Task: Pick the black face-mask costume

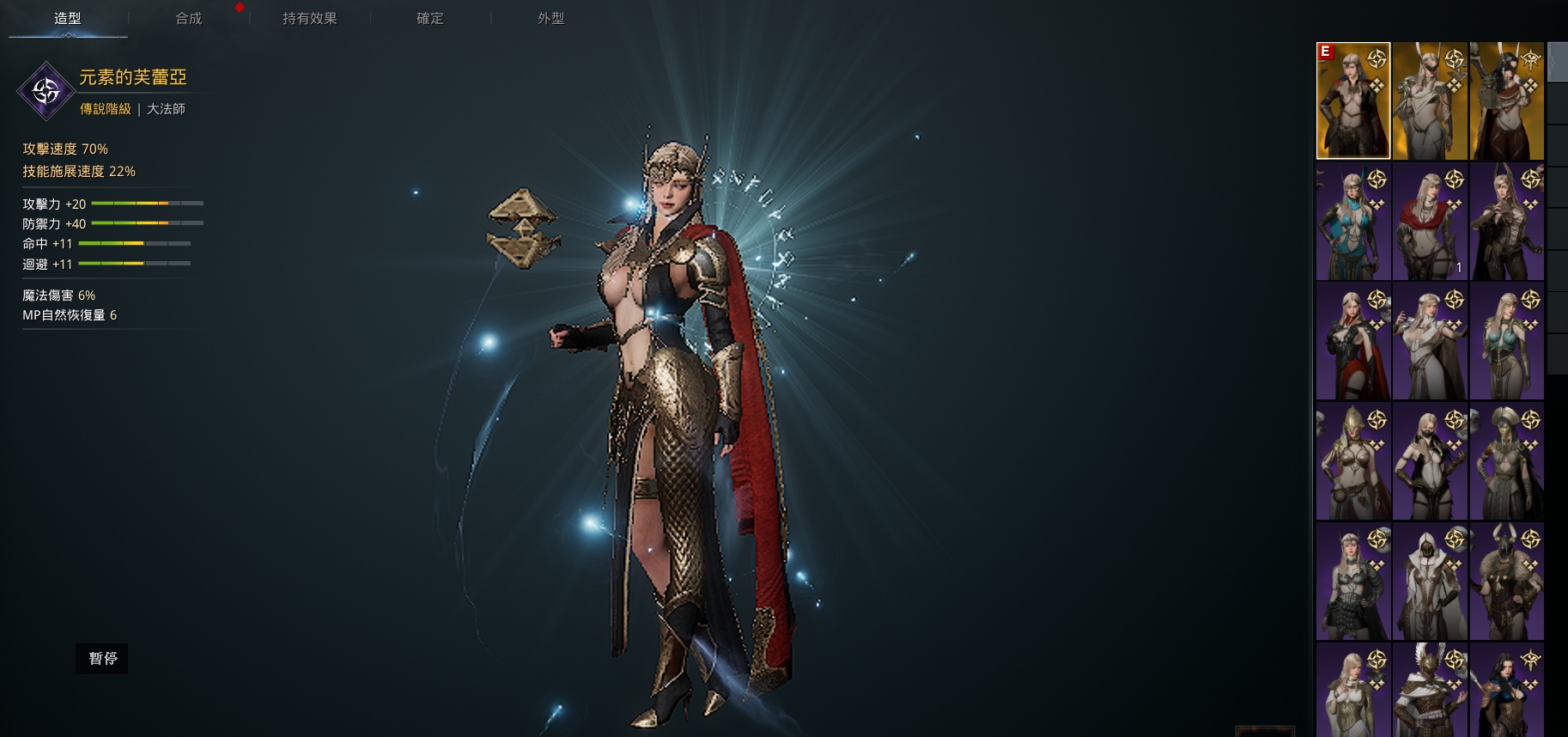Action: click(1430, 461)
